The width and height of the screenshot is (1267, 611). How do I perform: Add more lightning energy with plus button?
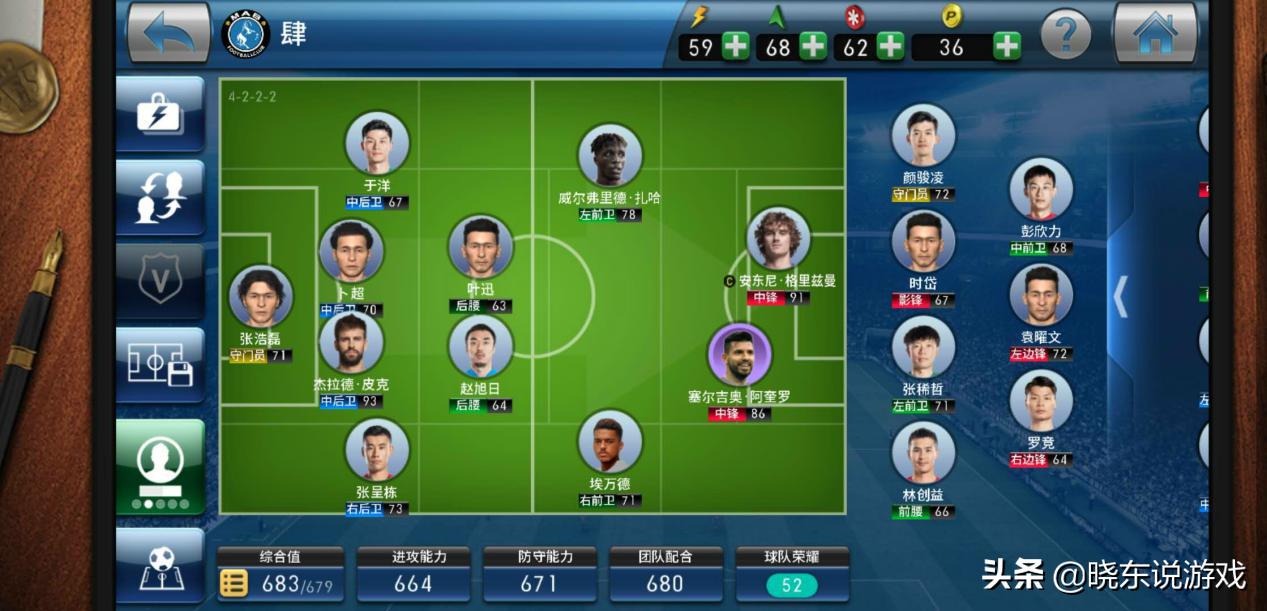point(735,46)
